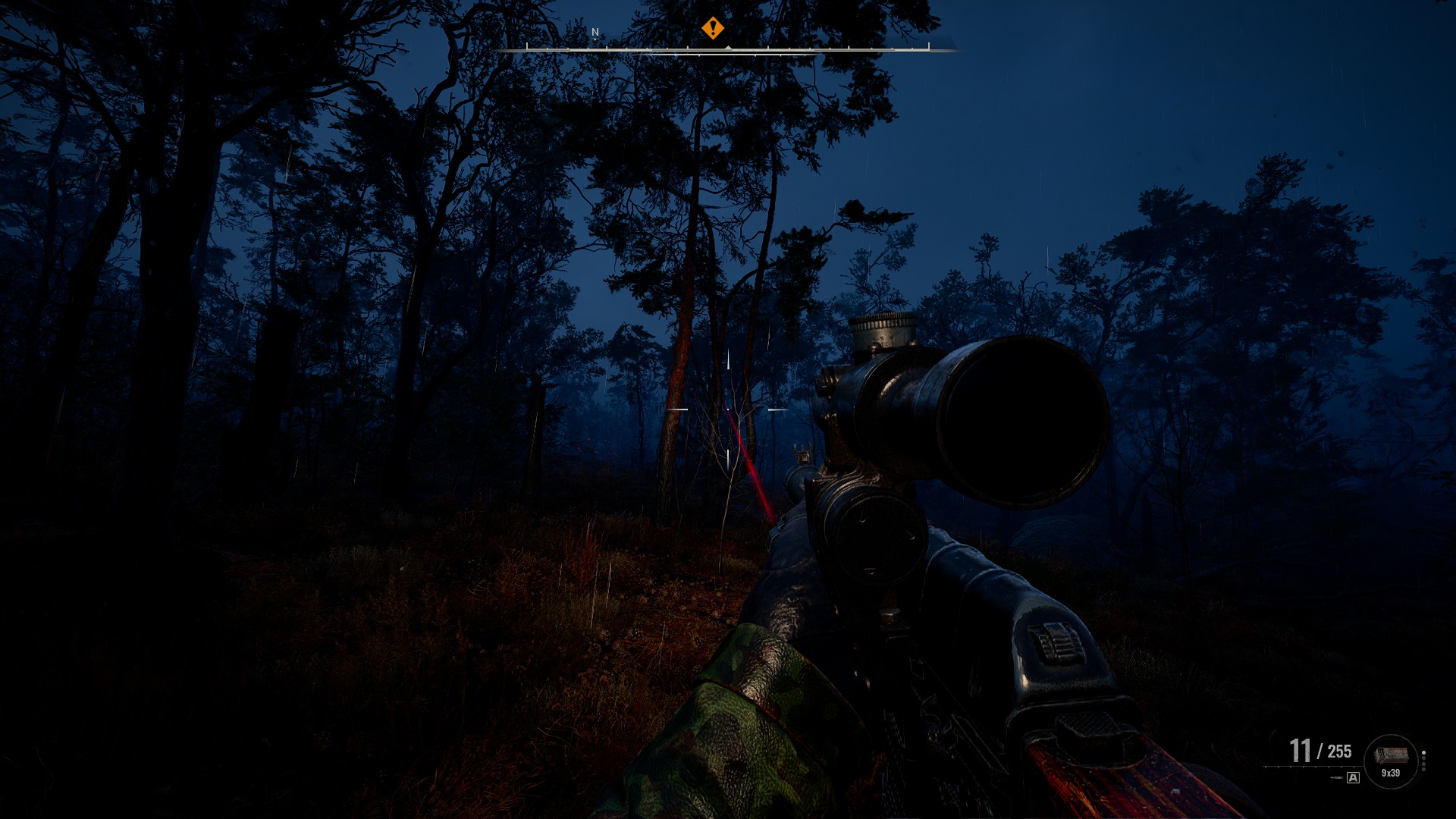Select the orange quest marker on compass
1456x819 pixels.
(712, 29)
